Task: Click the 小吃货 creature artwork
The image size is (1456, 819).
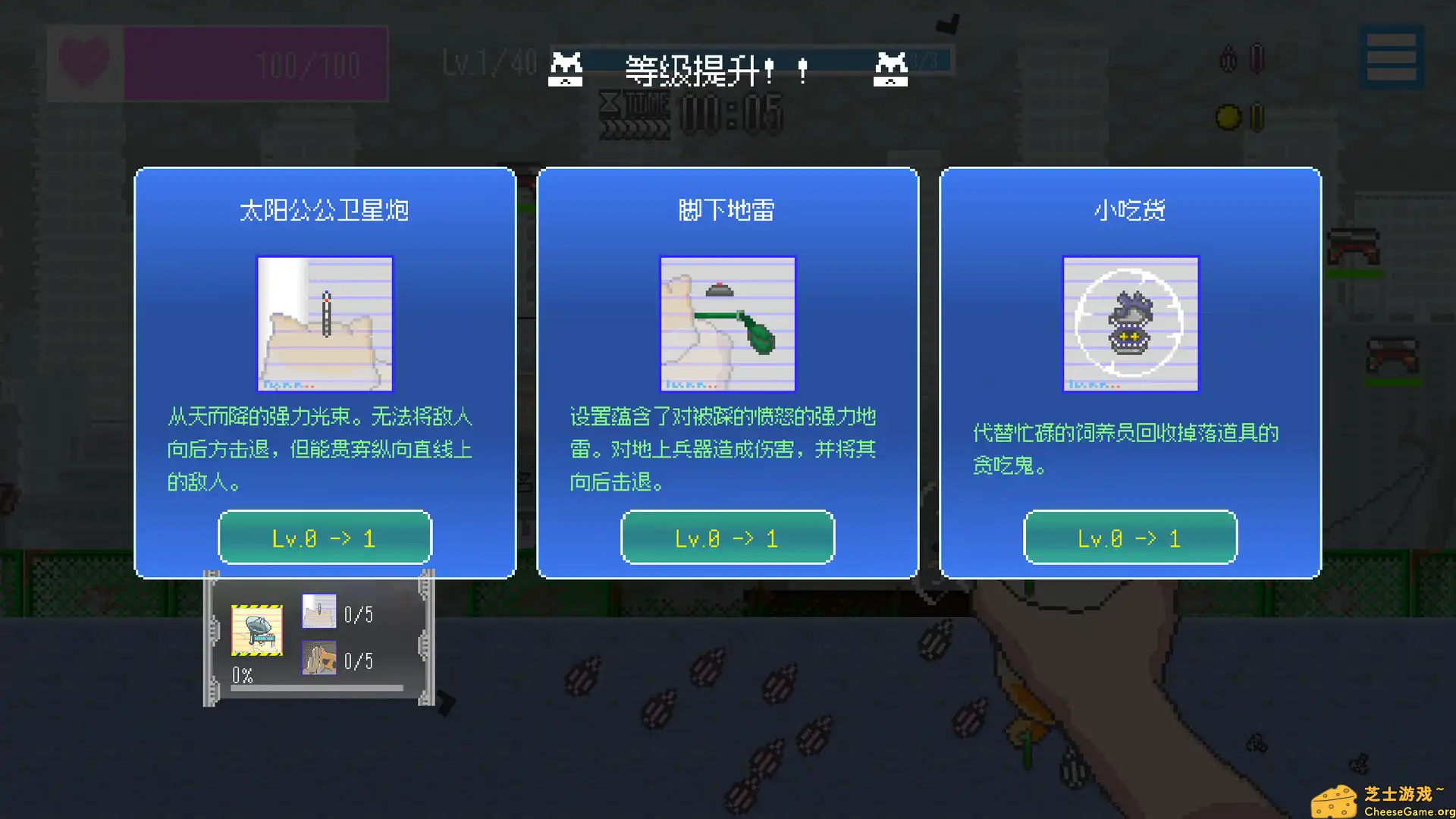Action: click(x=1130, y=325)
